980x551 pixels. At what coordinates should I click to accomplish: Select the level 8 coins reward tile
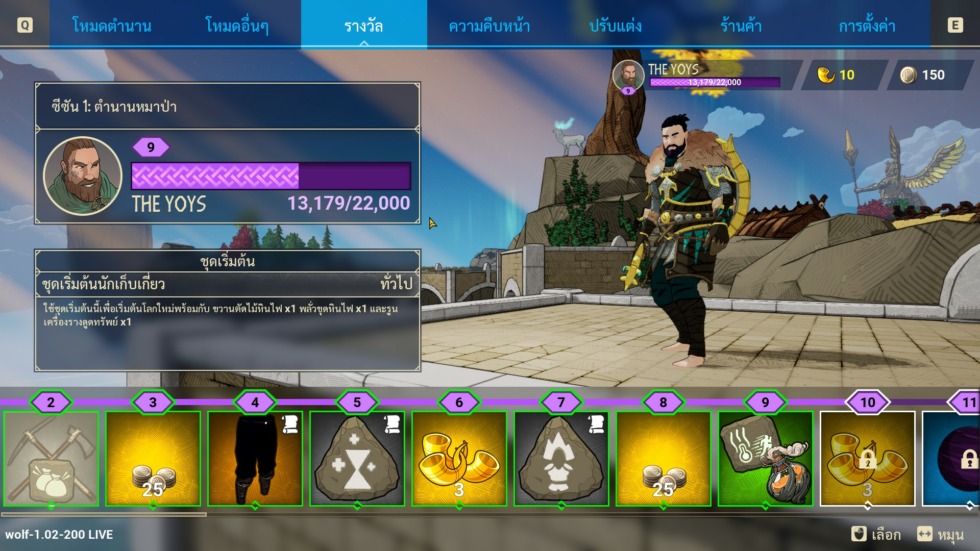[663, 458]
